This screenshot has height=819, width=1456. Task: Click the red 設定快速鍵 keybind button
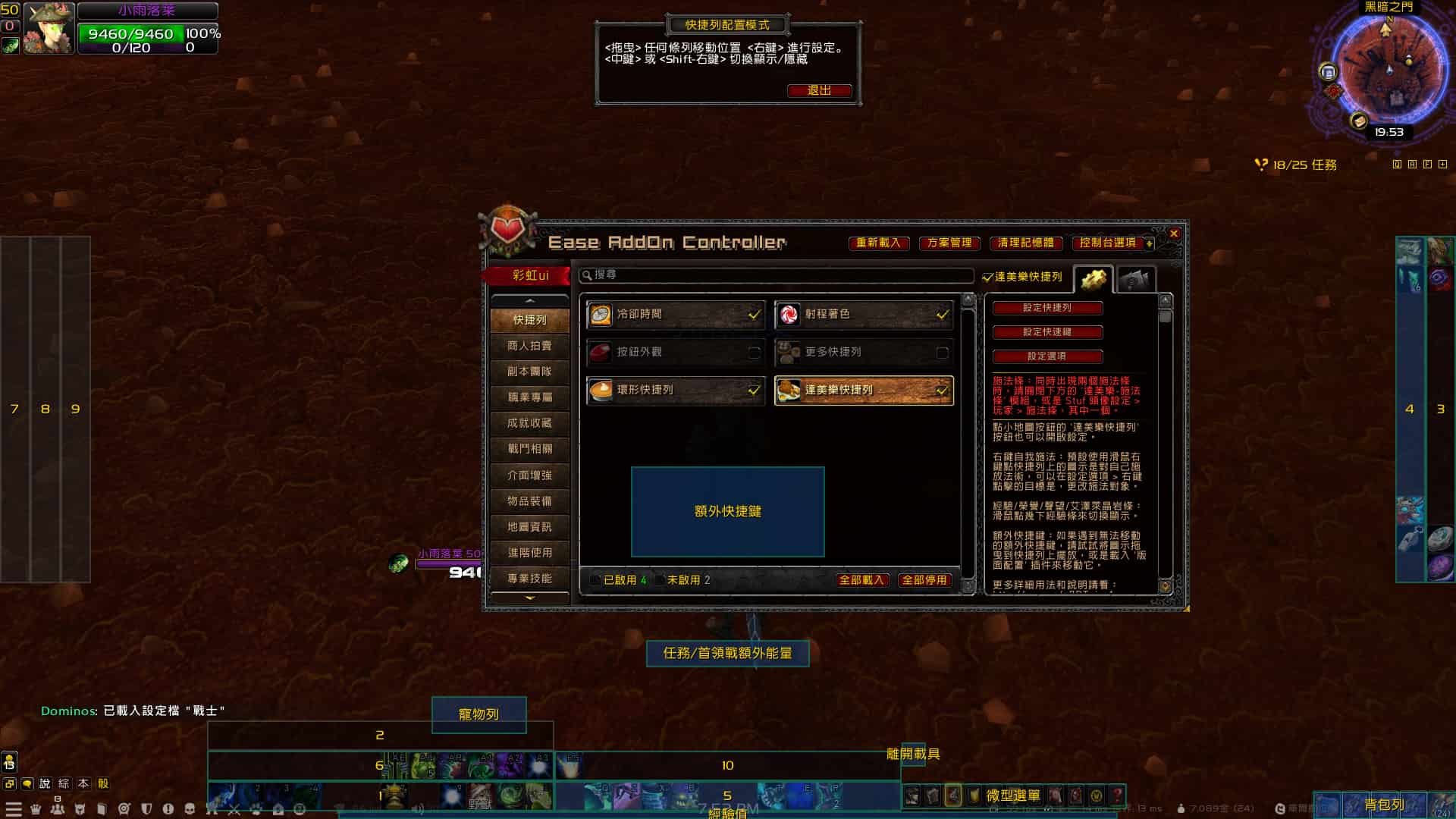(x=1047, y=332)
